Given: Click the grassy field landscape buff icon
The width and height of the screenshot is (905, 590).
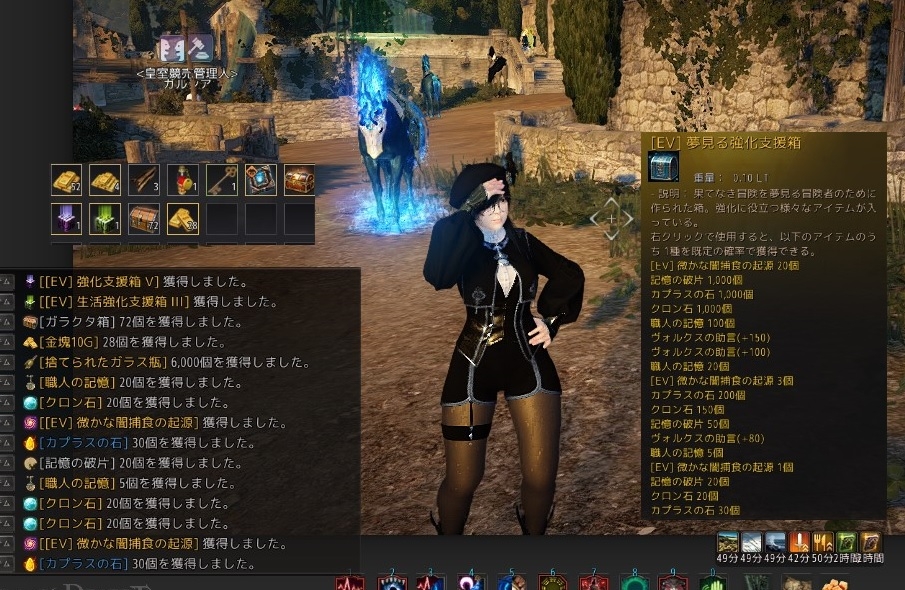Looking at the screenshot, I should pos(728,543).
